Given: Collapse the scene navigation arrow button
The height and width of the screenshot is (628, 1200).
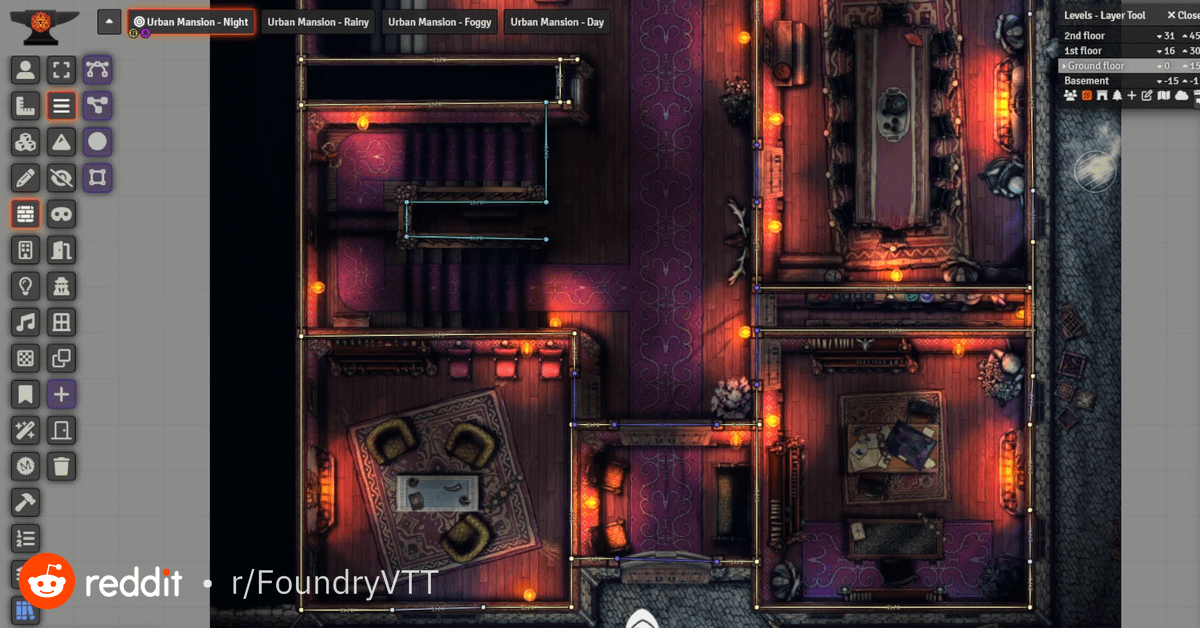Looking at the screenshot, I should [x=110, y=22].
